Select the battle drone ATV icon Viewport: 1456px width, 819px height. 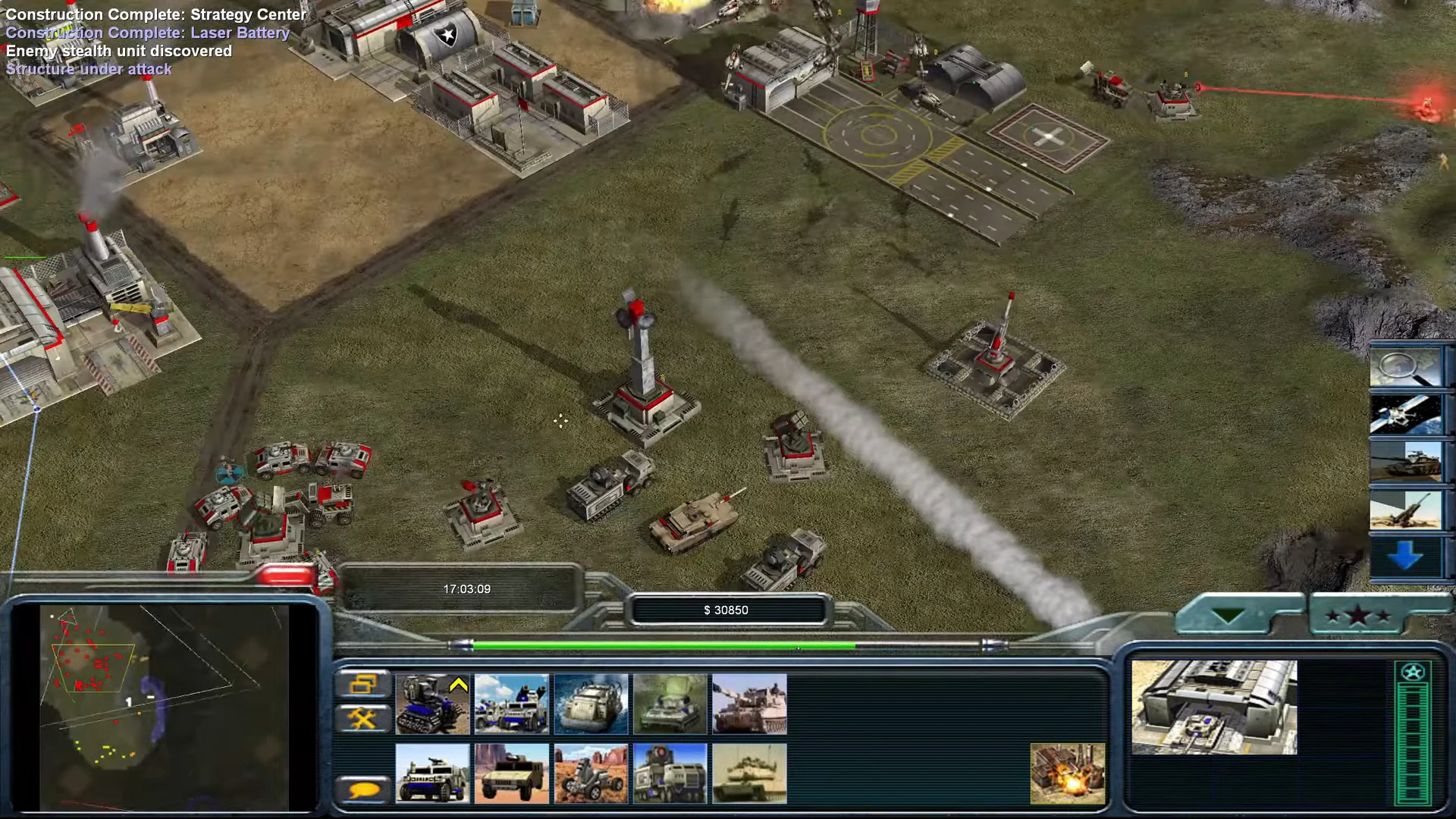click(x=591, y=774)
